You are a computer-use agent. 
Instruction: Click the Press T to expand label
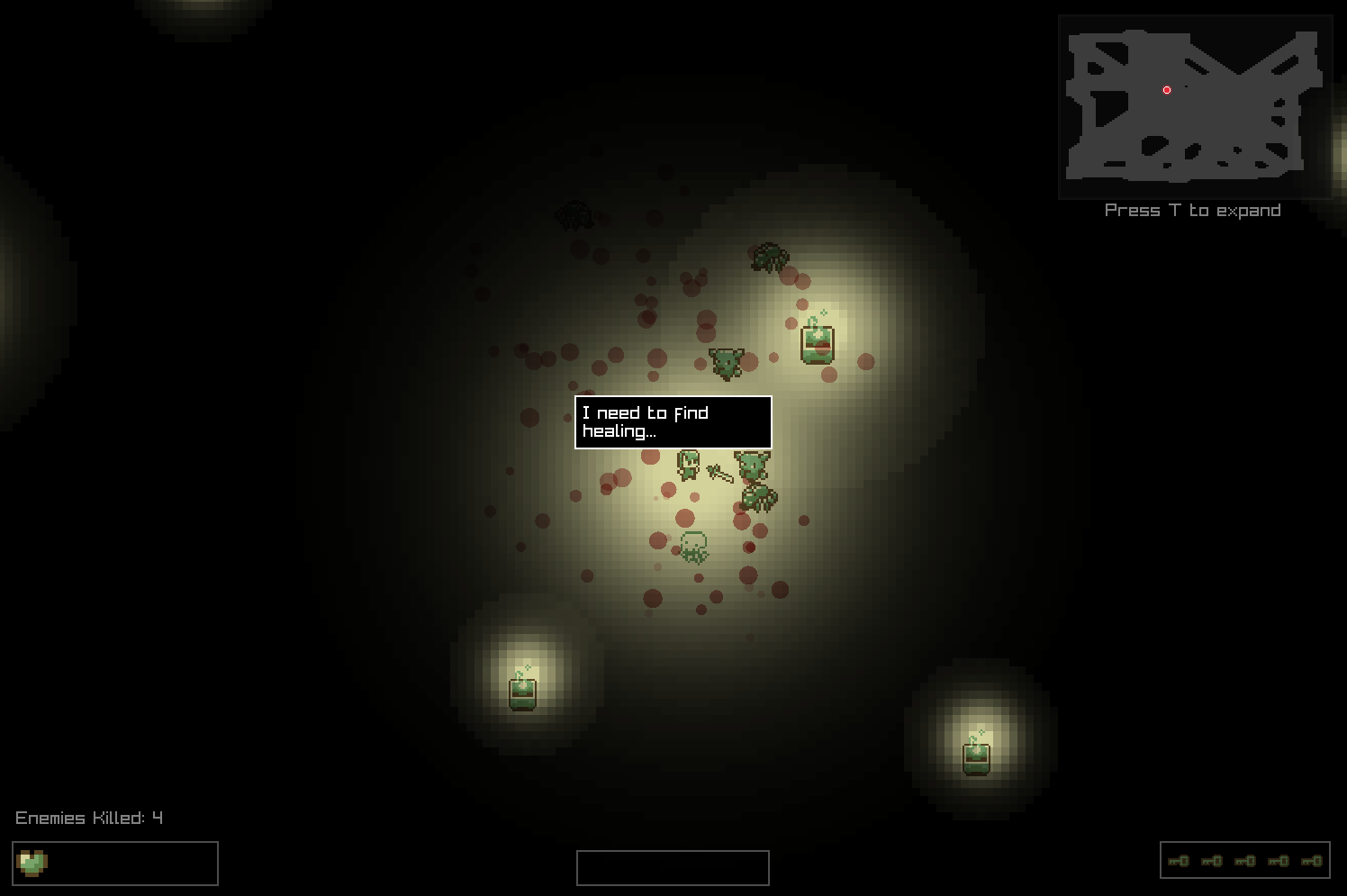[1192, 210]
